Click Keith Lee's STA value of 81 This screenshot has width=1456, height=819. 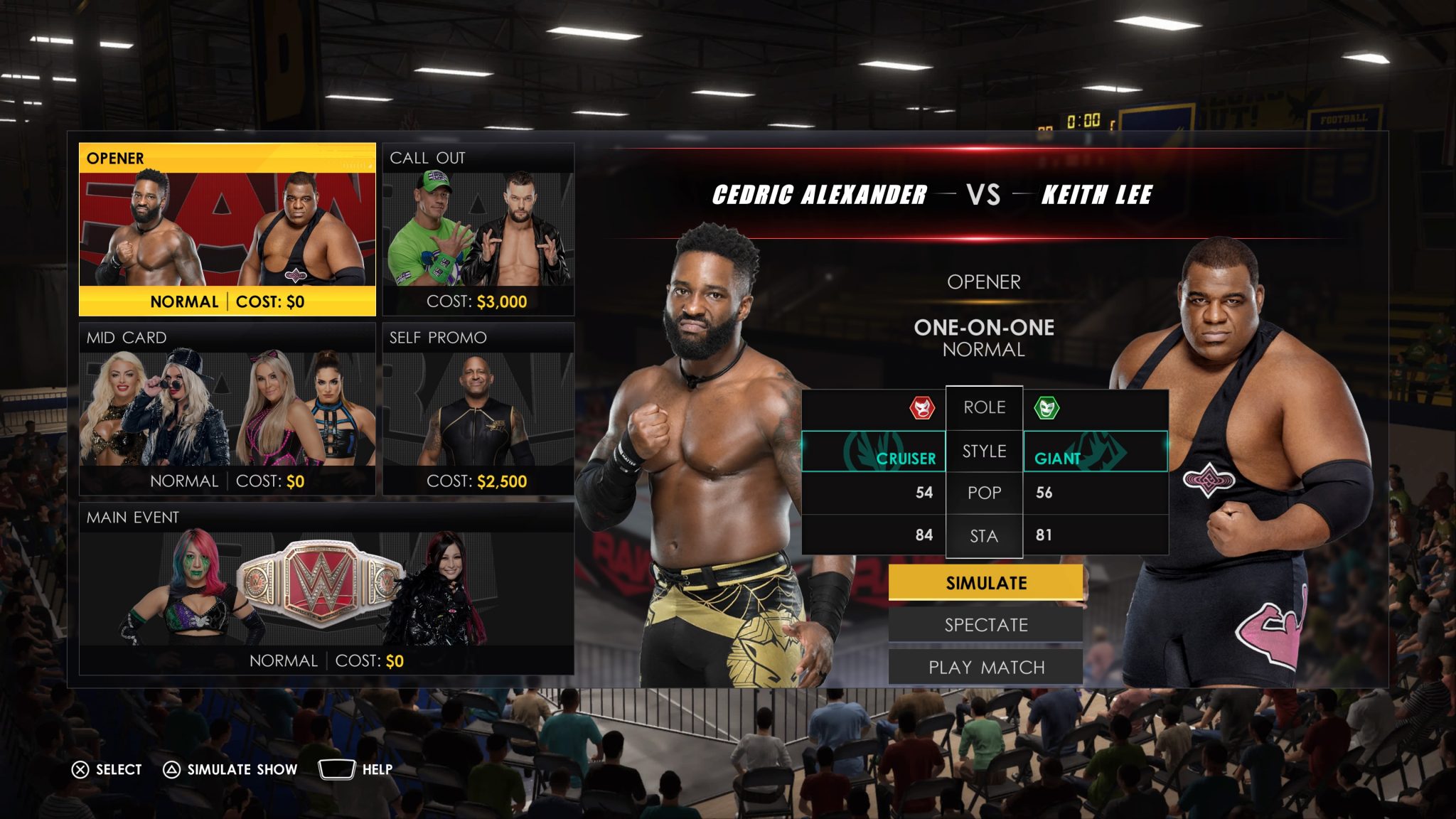coord(1045,535)
